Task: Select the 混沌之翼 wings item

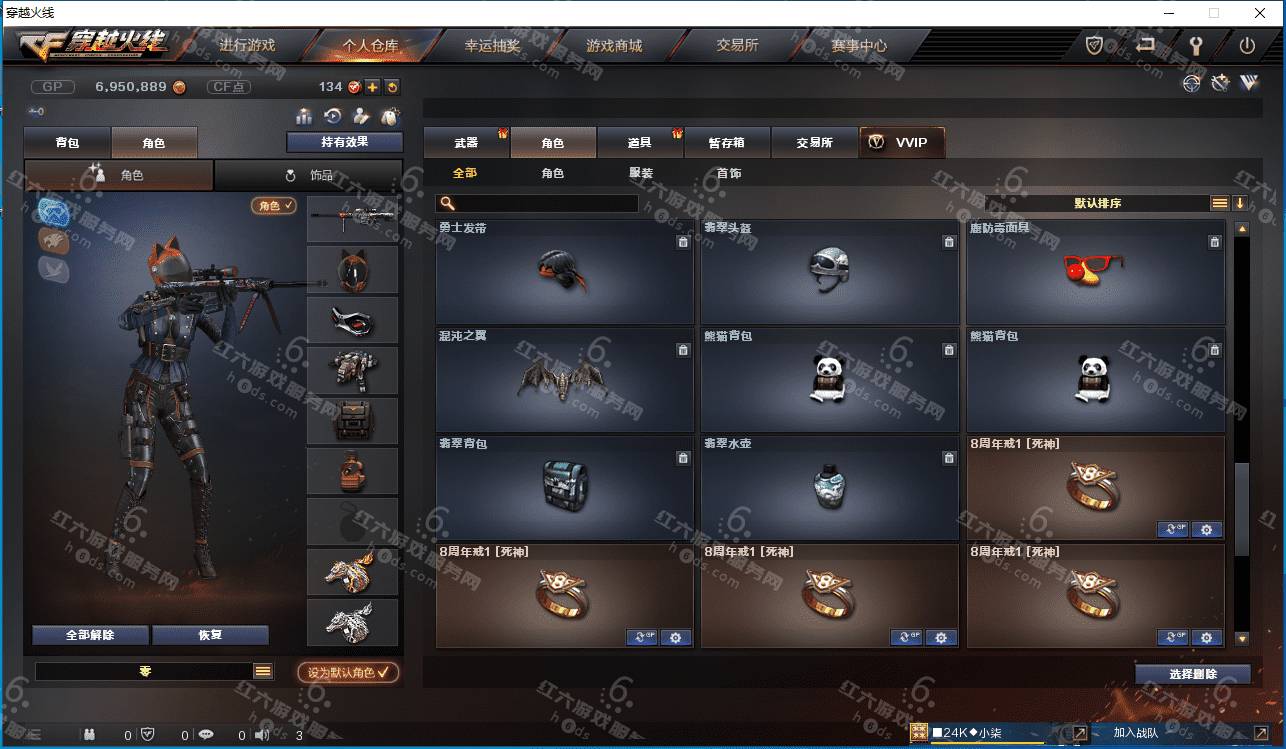Action: [564, 379]
